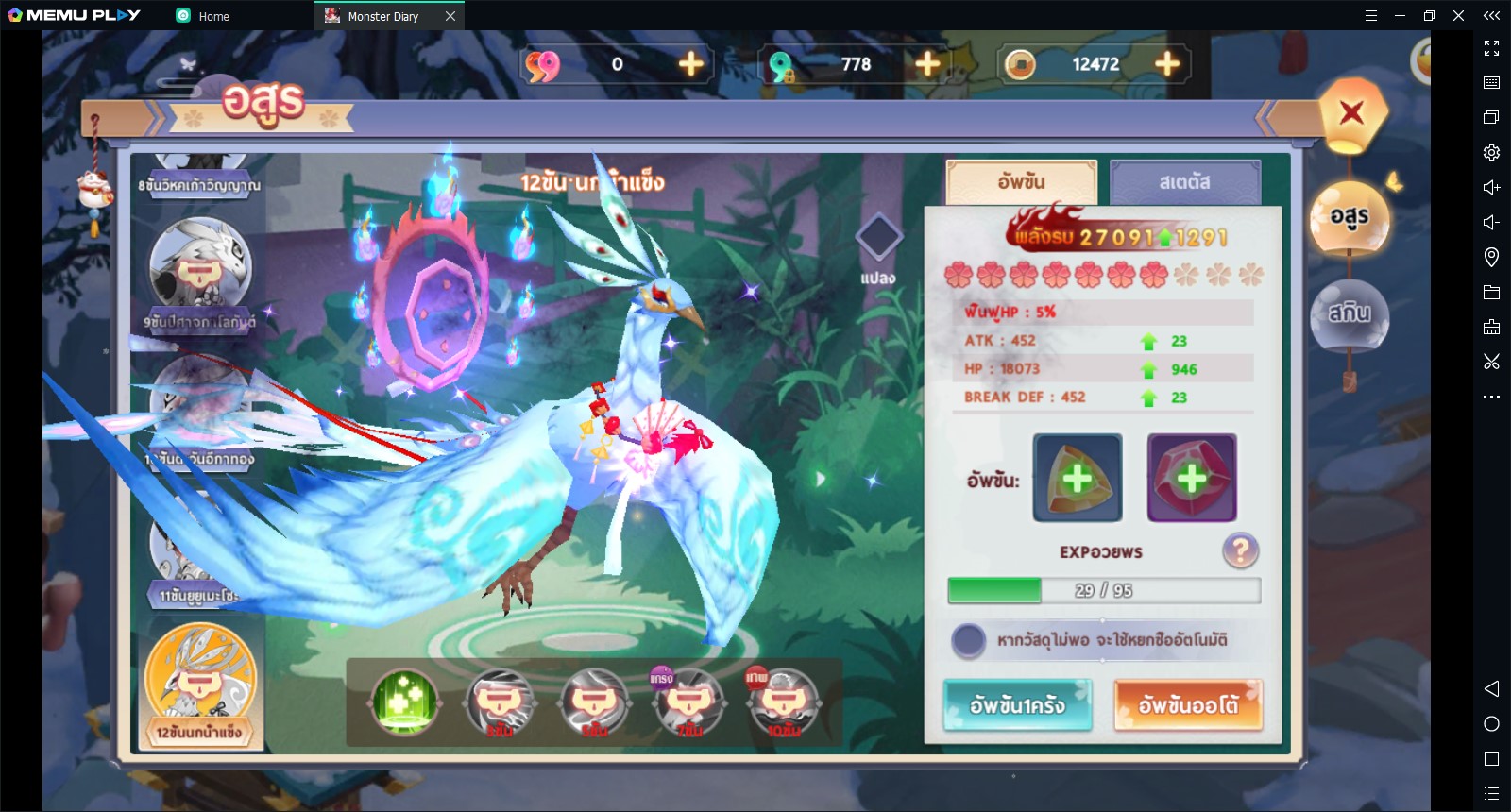Image resolution: width=1511 pixels, height=812 pixels.
Task: Switch to the สเตตัส tab
Action: click(x=1184, y=182)
